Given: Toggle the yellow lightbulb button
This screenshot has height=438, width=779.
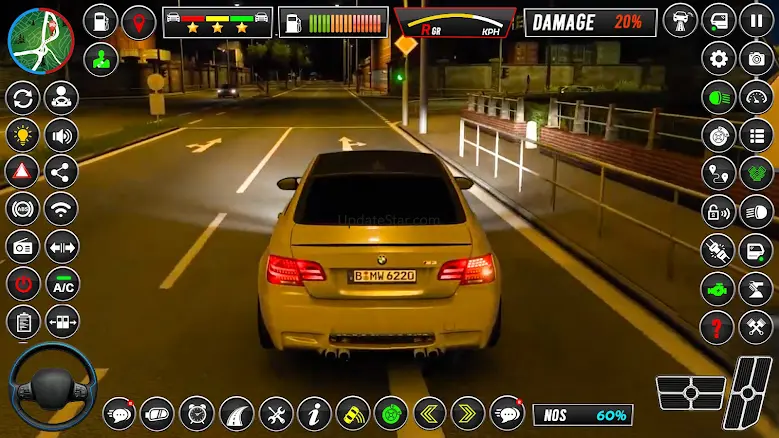Looking at the screenshot, I should point(22,134).
